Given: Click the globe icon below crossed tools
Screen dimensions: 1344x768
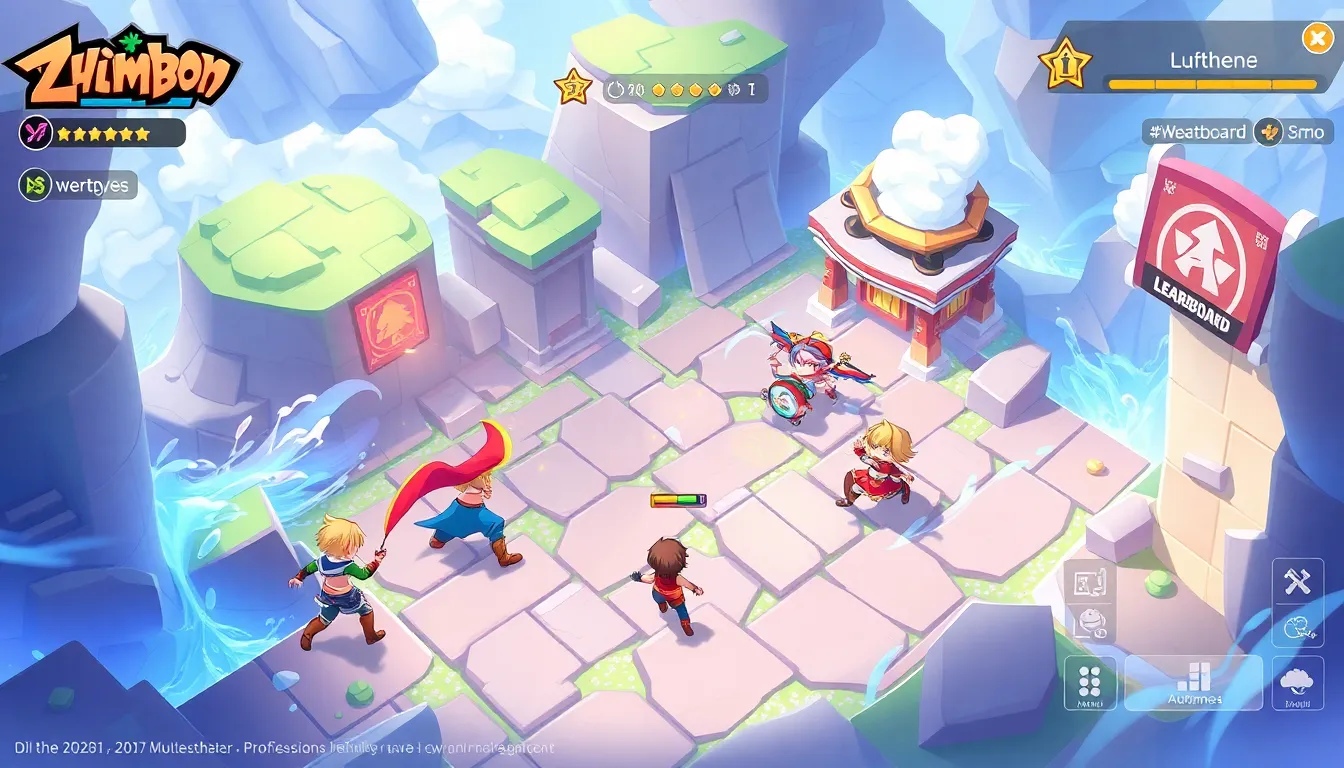Looking at the screenshot, I should tap(1297, 626).
